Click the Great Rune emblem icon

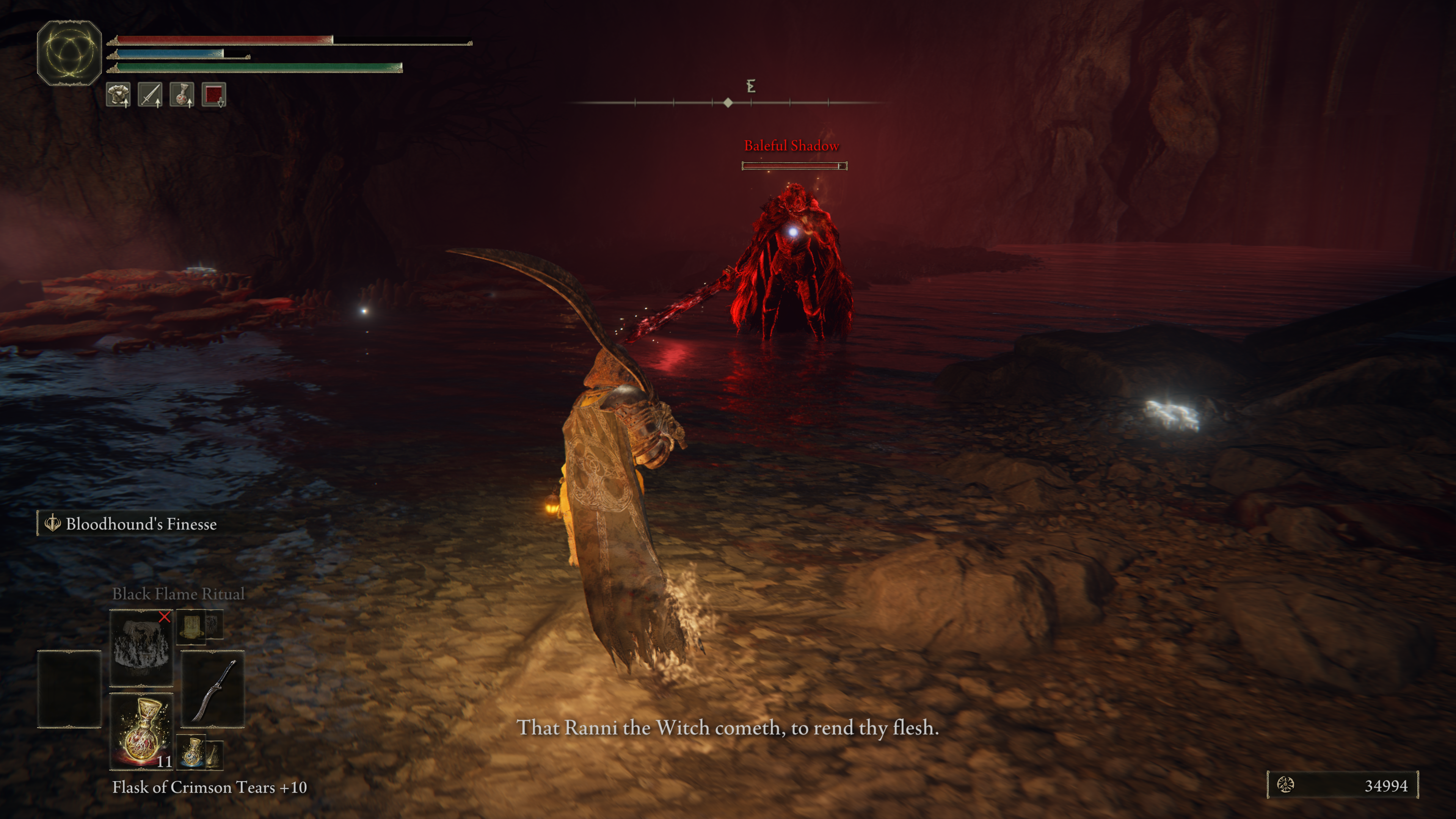(69, 53)
